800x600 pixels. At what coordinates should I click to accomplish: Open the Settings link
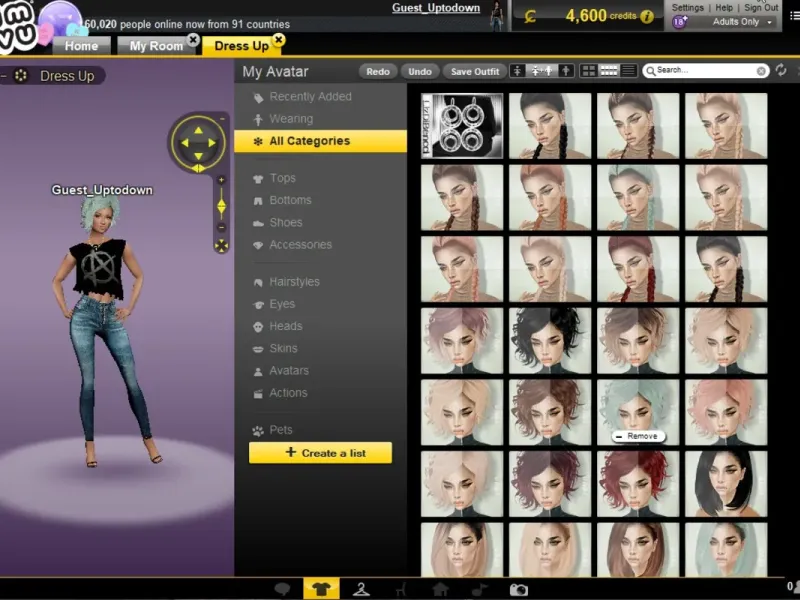tap(687, 8)
